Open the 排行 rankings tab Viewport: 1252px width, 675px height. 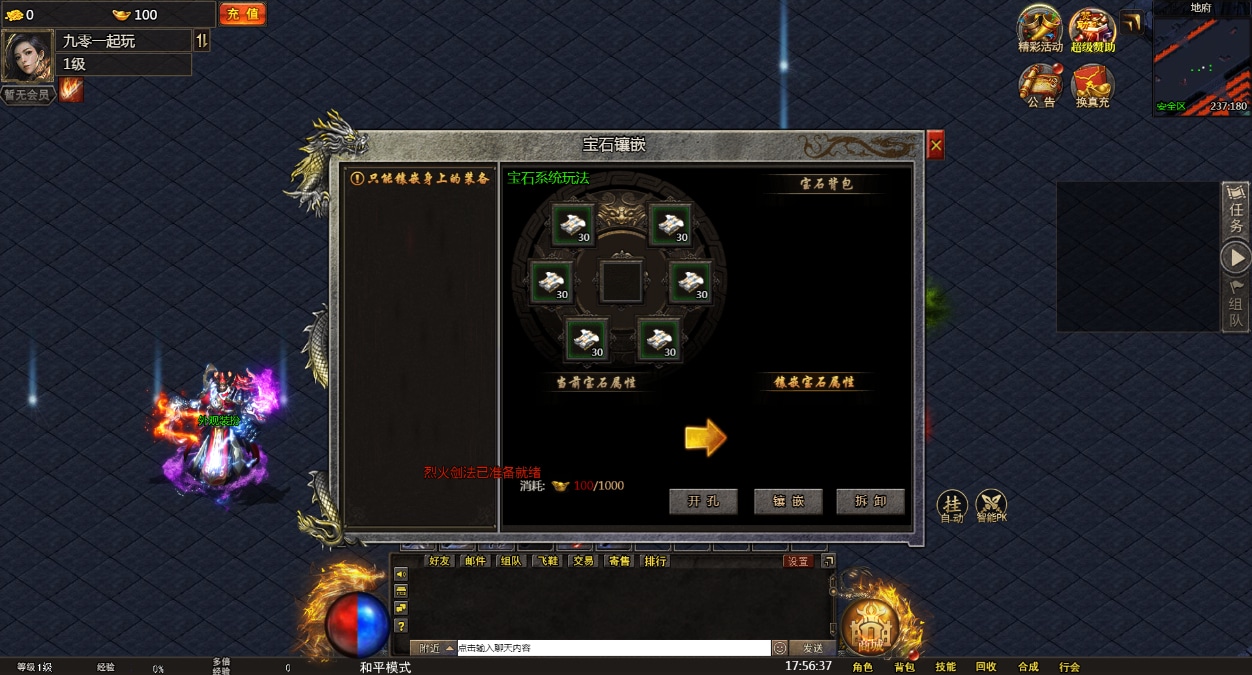tap(655, 561)
